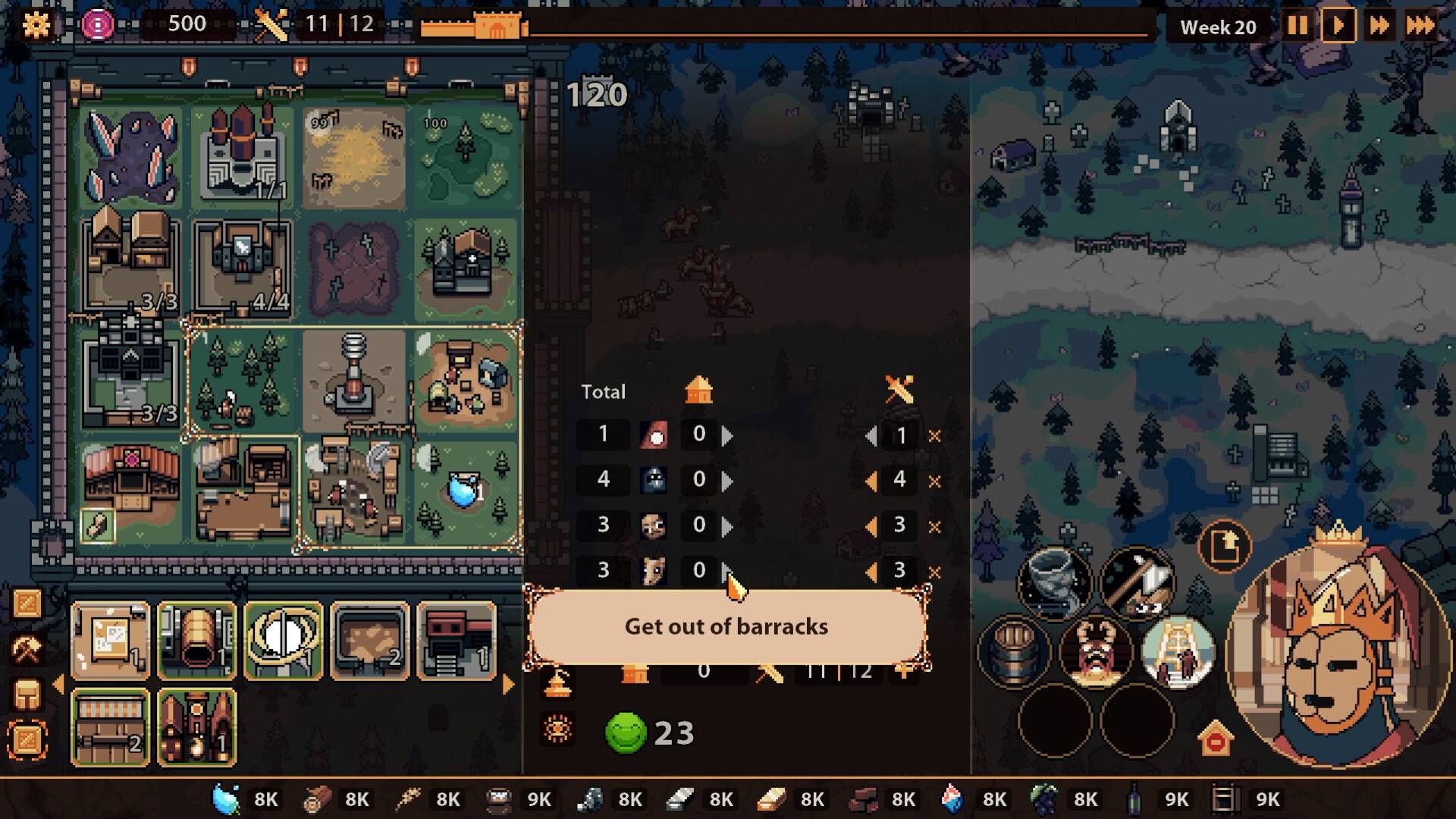Pick the market stall building card
This screenshot has width=1456, height=819.
point(111,727)
